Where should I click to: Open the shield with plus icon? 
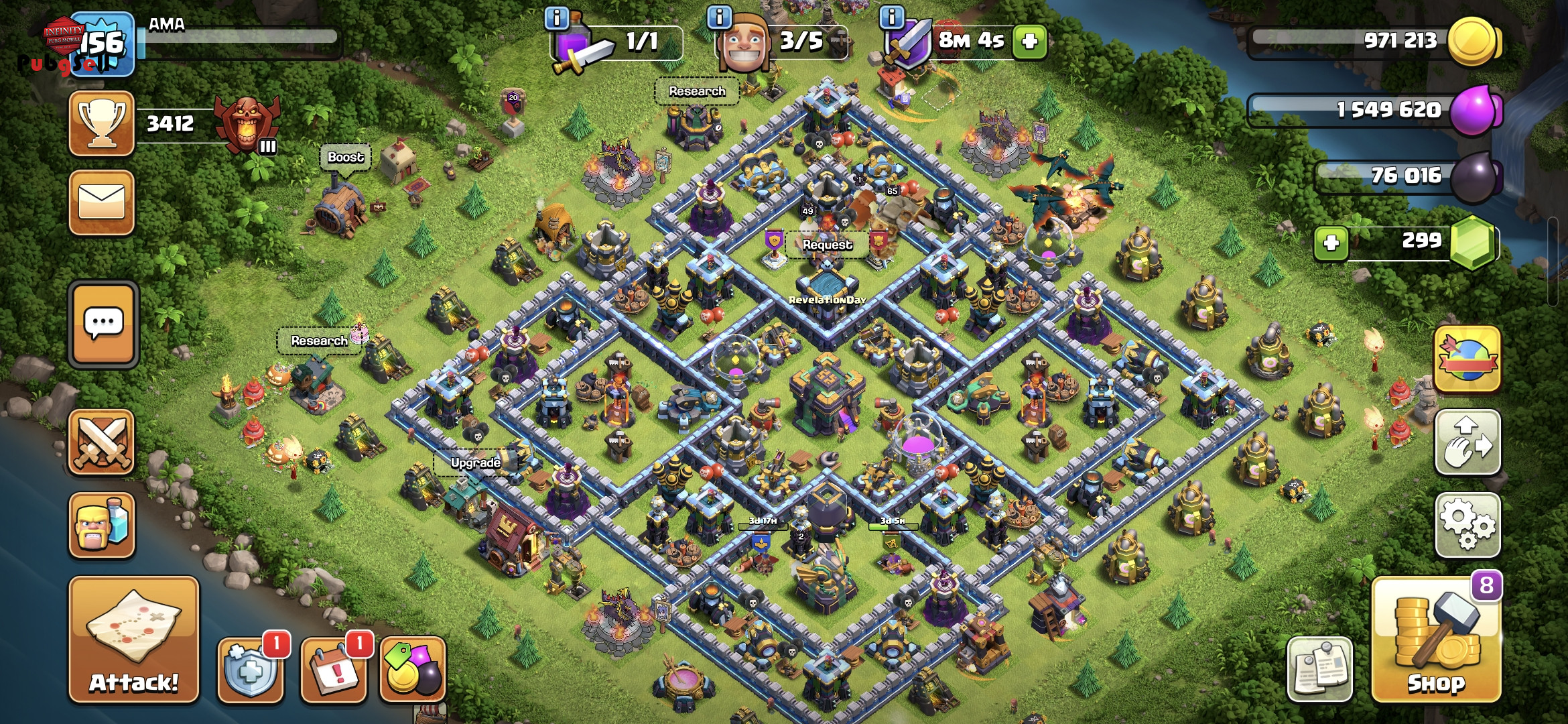(x=251, y=670)
